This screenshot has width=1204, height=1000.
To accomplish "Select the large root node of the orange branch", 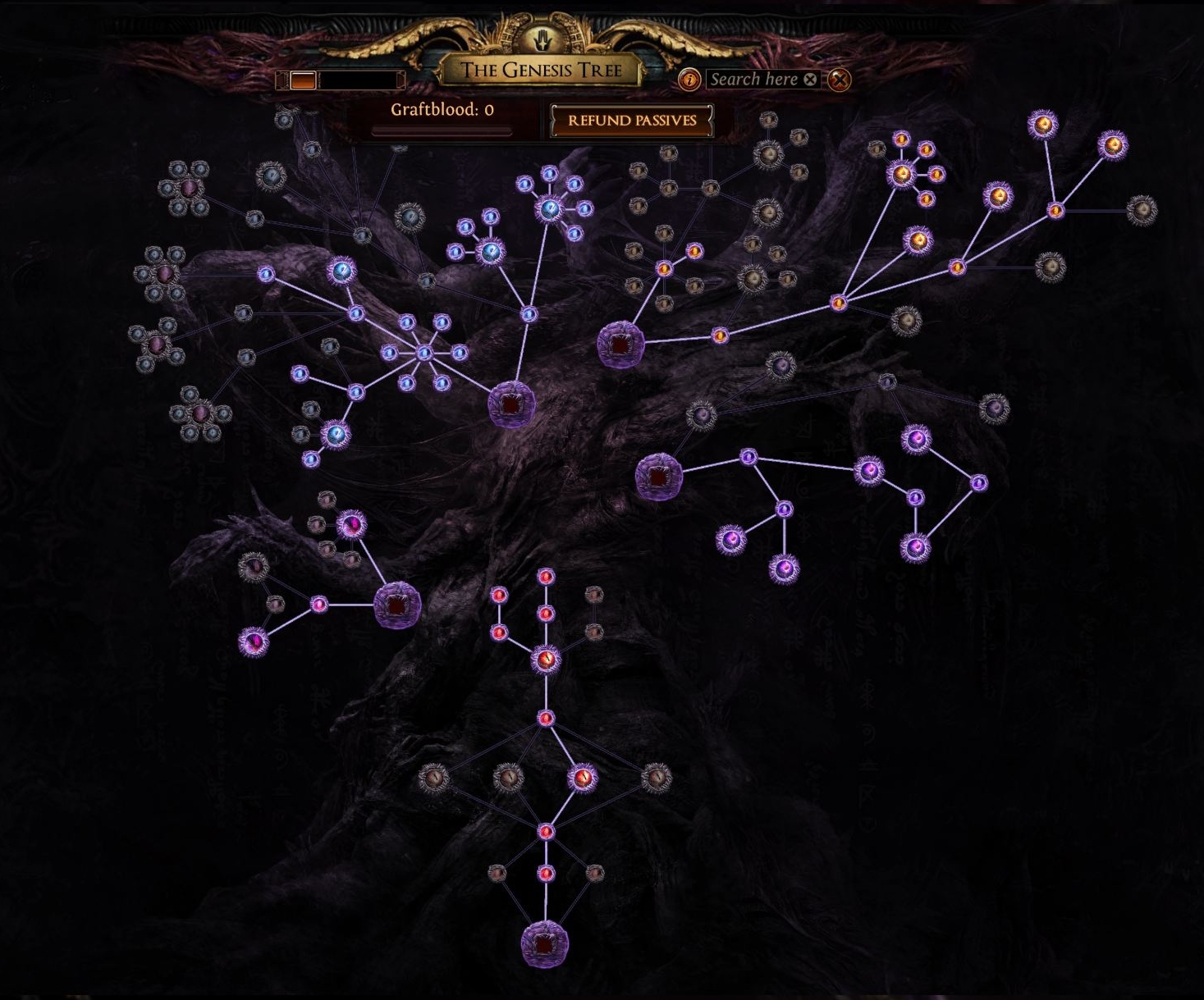I will (620, 345).
